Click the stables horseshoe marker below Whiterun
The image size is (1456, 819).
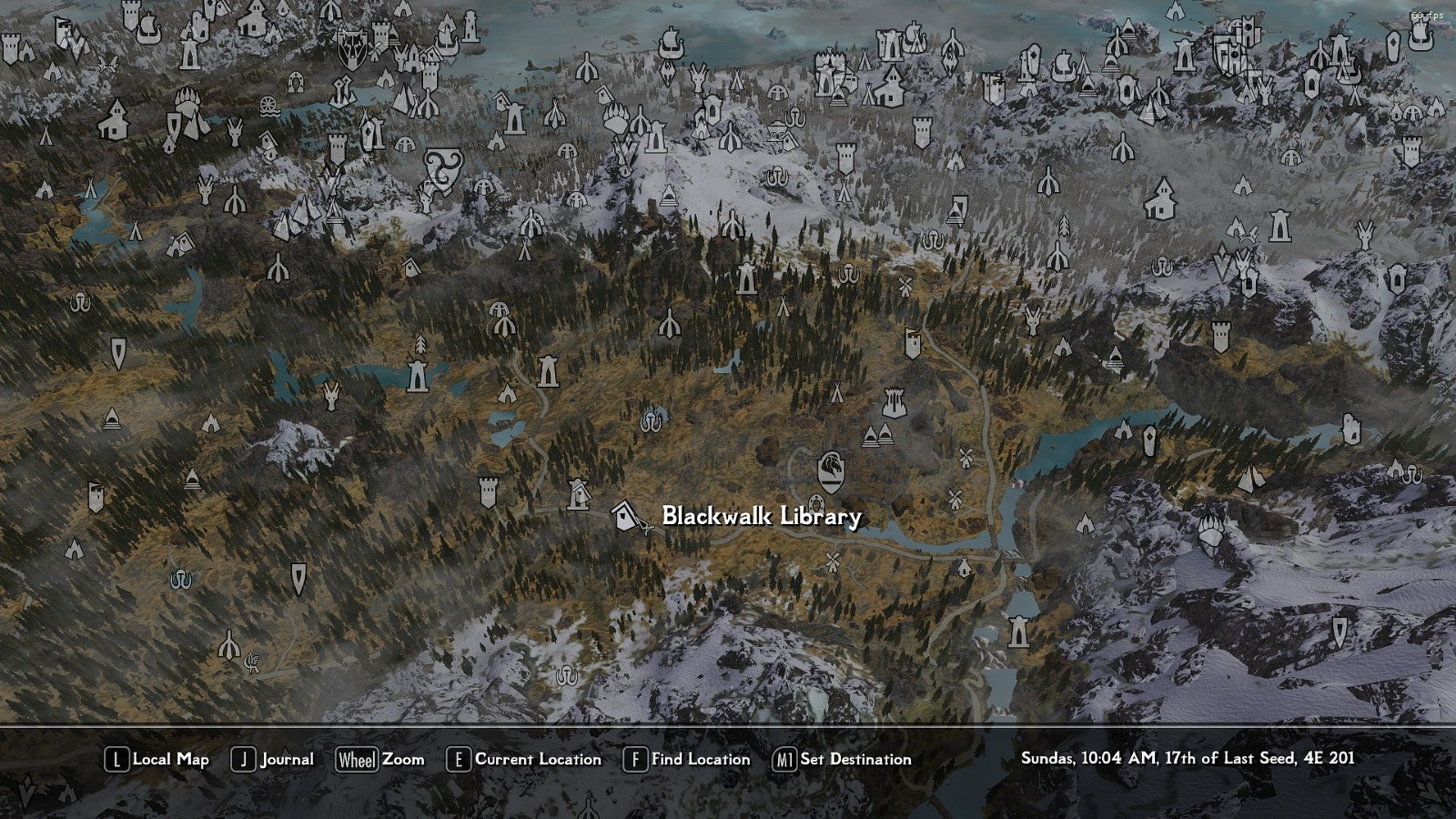tap(816, 503)
